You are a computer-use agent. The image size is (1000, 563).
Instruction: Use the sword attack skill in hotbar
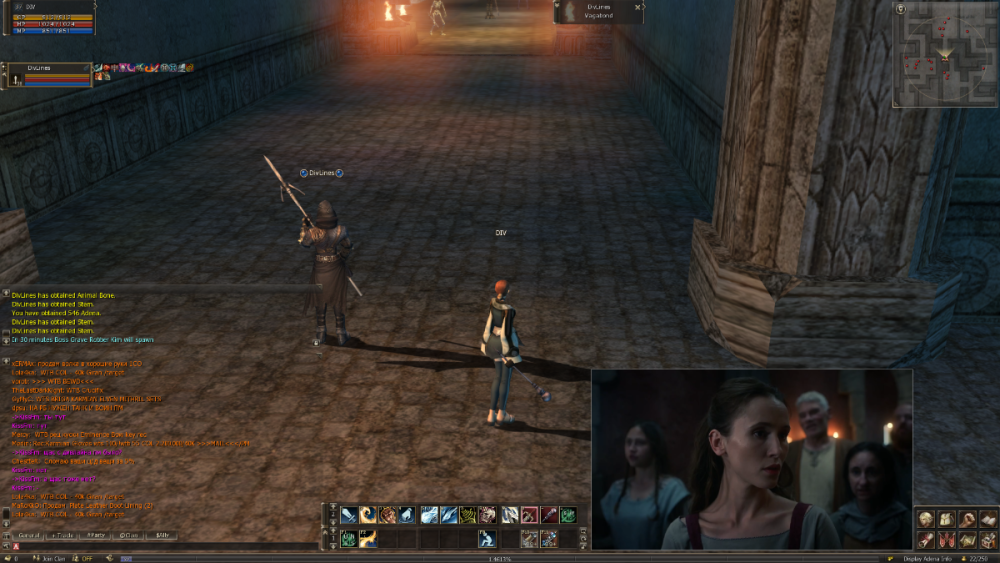tap(348, 515)
